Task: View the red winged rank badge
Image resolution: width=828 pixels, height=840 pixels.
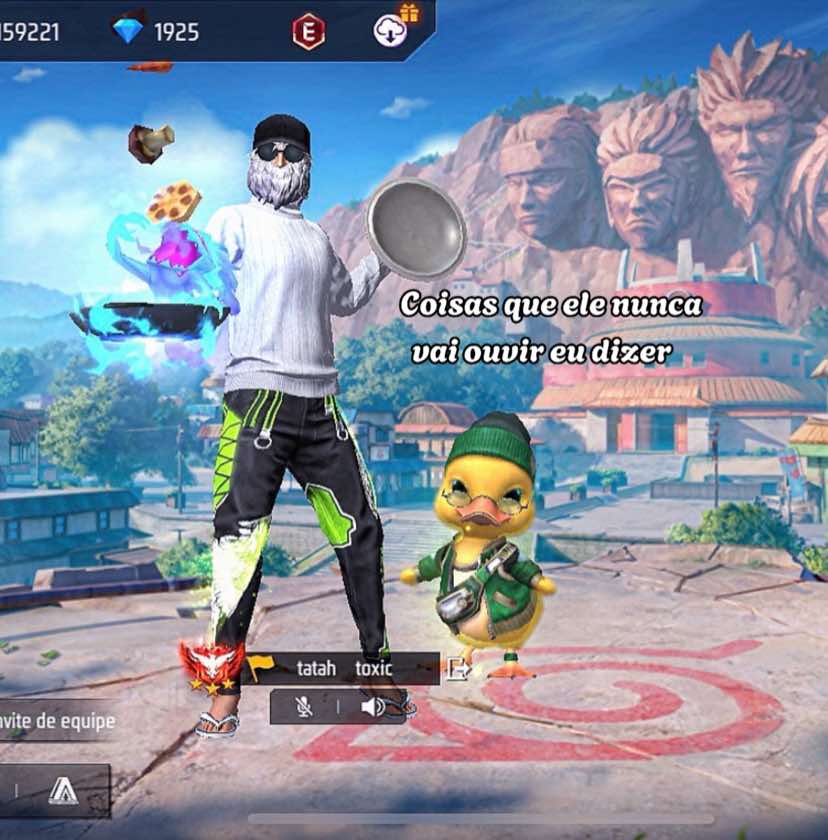Action: click(x=211, y=664)
